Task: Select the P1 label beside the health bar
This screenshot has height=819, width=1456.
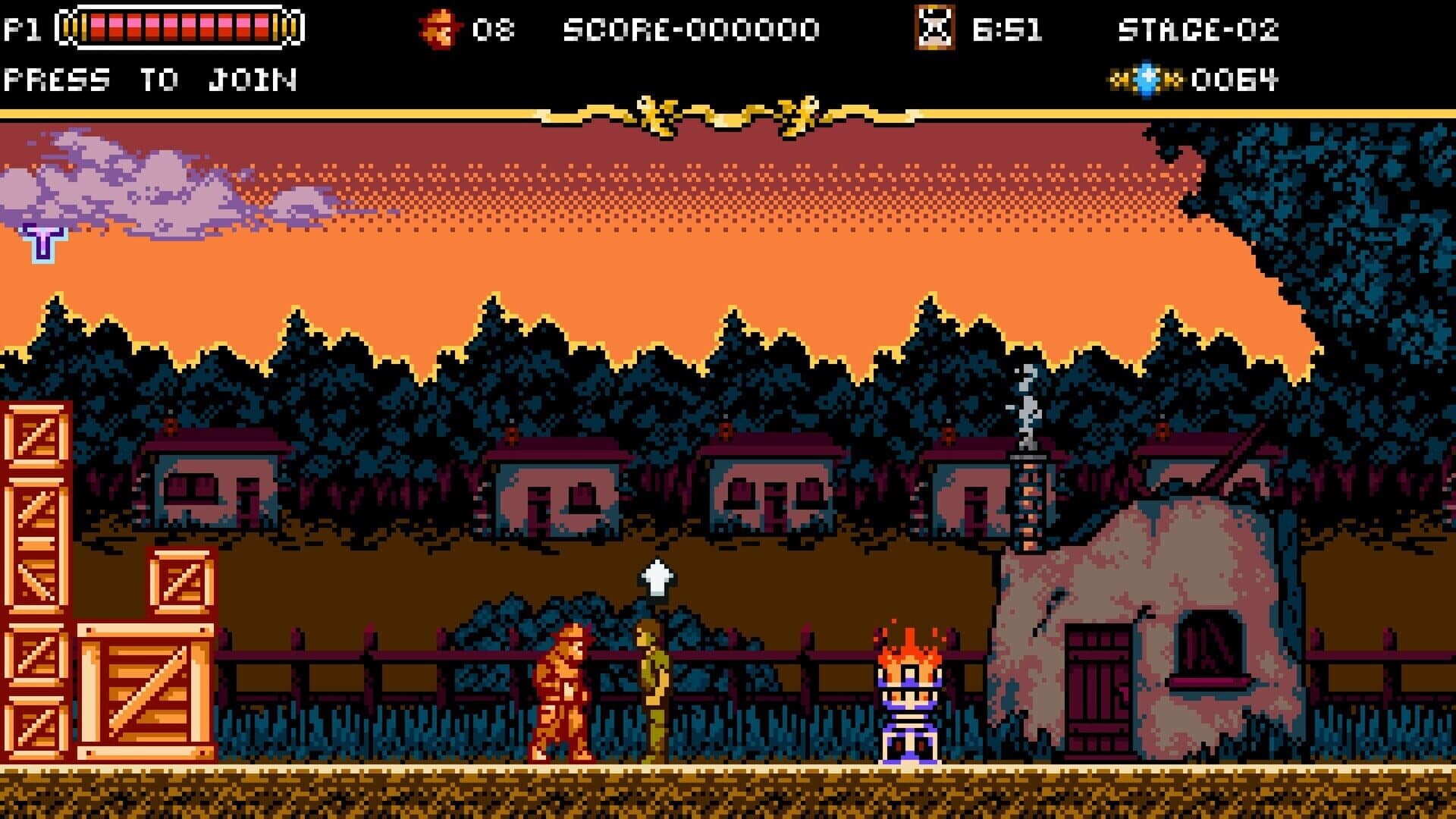Action: [23, 27]
